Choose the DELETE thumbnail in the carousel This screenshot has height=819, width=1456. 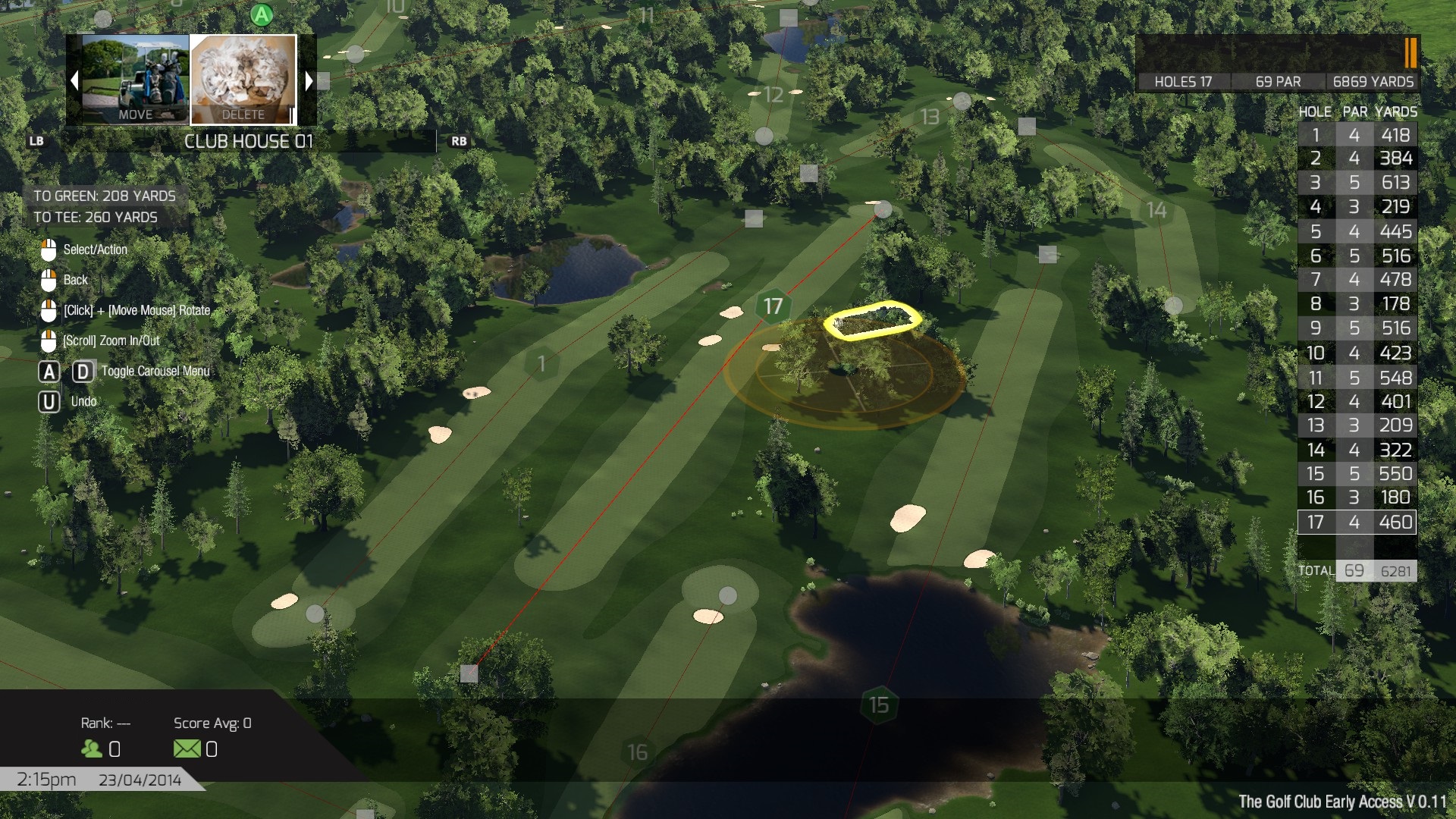[x=243, y=79]
